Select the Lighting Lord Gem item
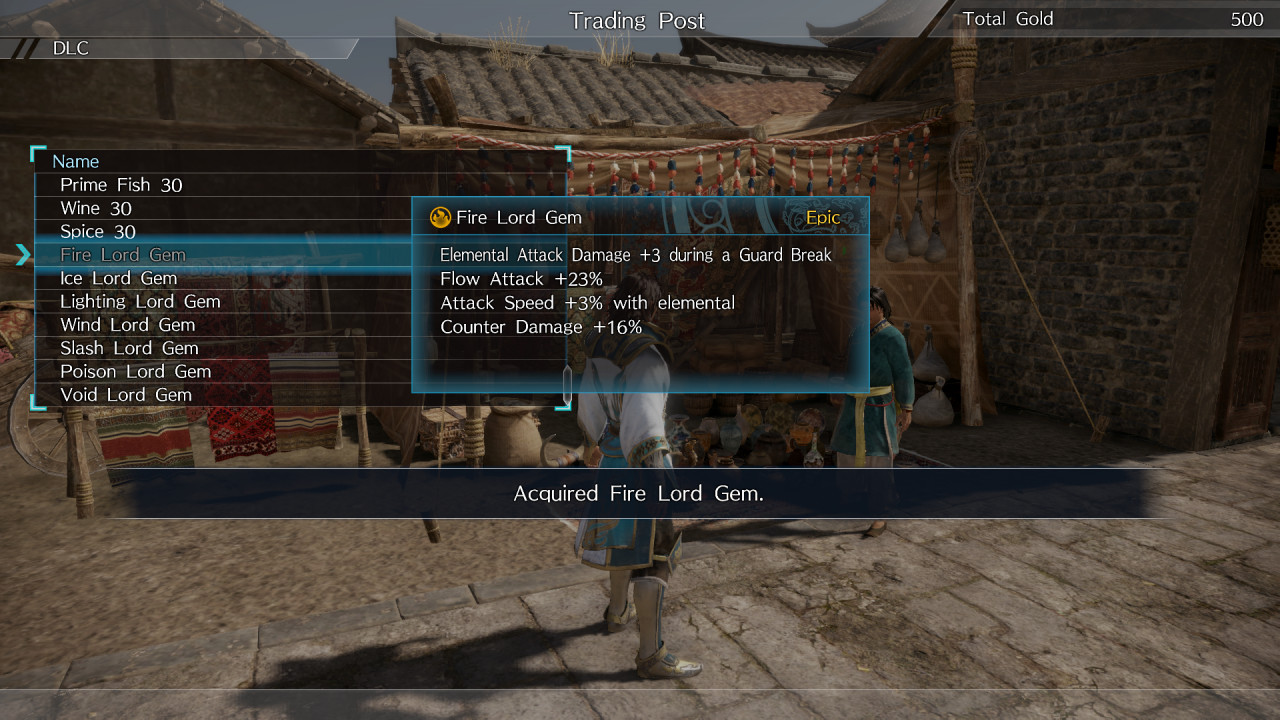 coord(140,301)
